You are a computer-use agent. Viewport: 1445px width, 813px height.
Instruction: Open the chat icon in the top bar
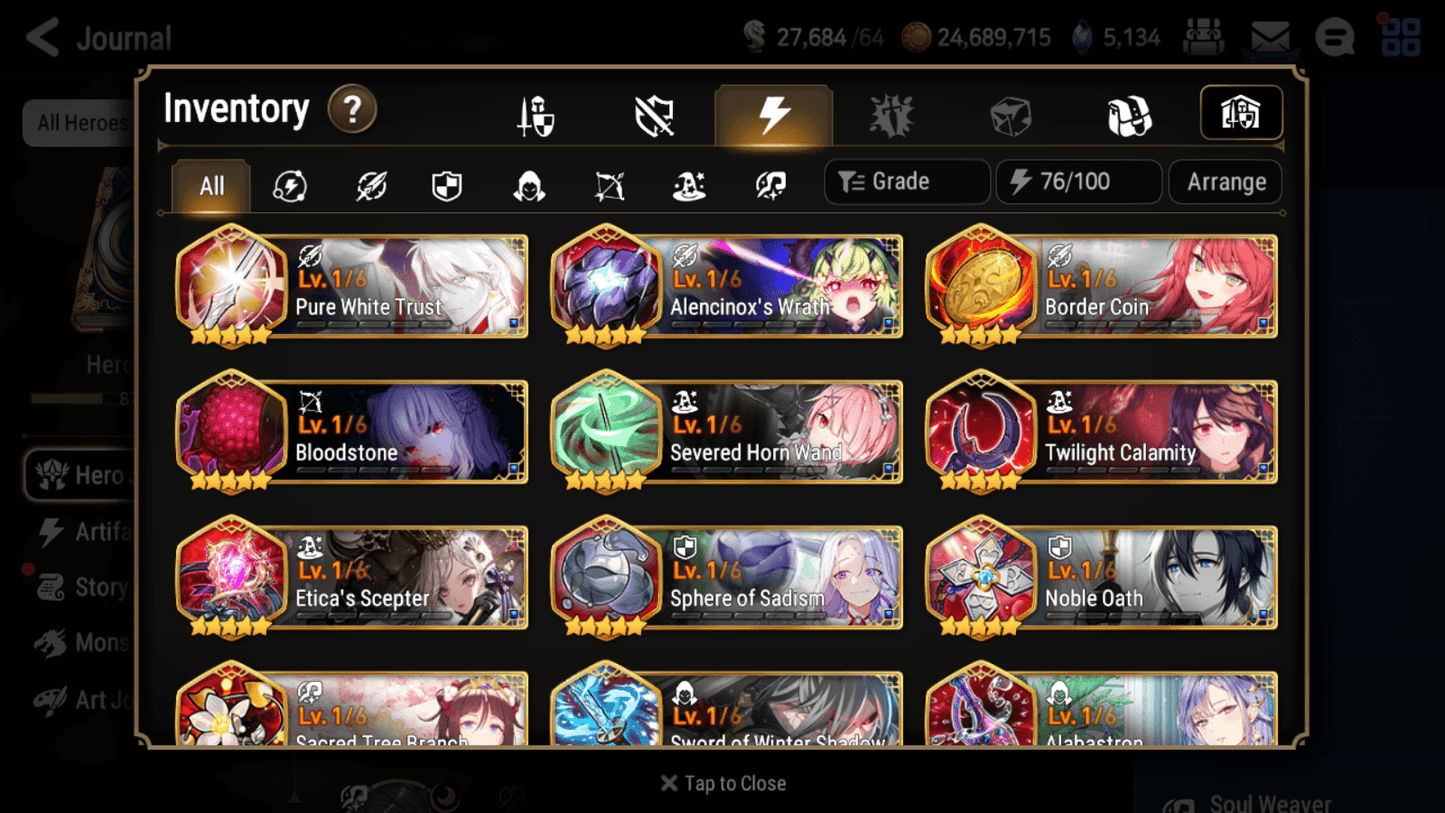click(1333, 37)
